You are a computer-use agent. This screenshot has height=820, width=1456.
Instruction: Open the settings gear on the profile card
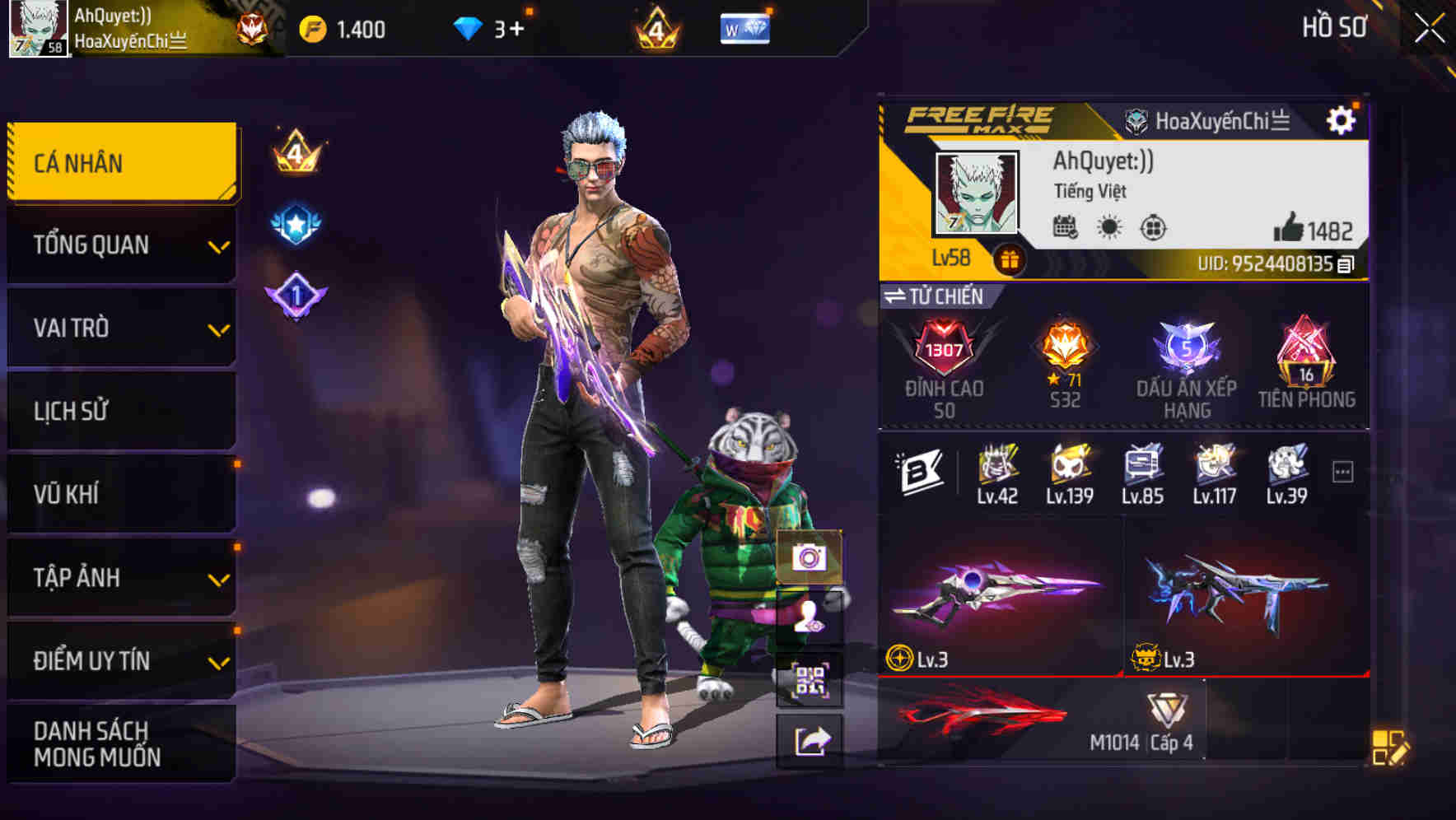(1342, 119)
